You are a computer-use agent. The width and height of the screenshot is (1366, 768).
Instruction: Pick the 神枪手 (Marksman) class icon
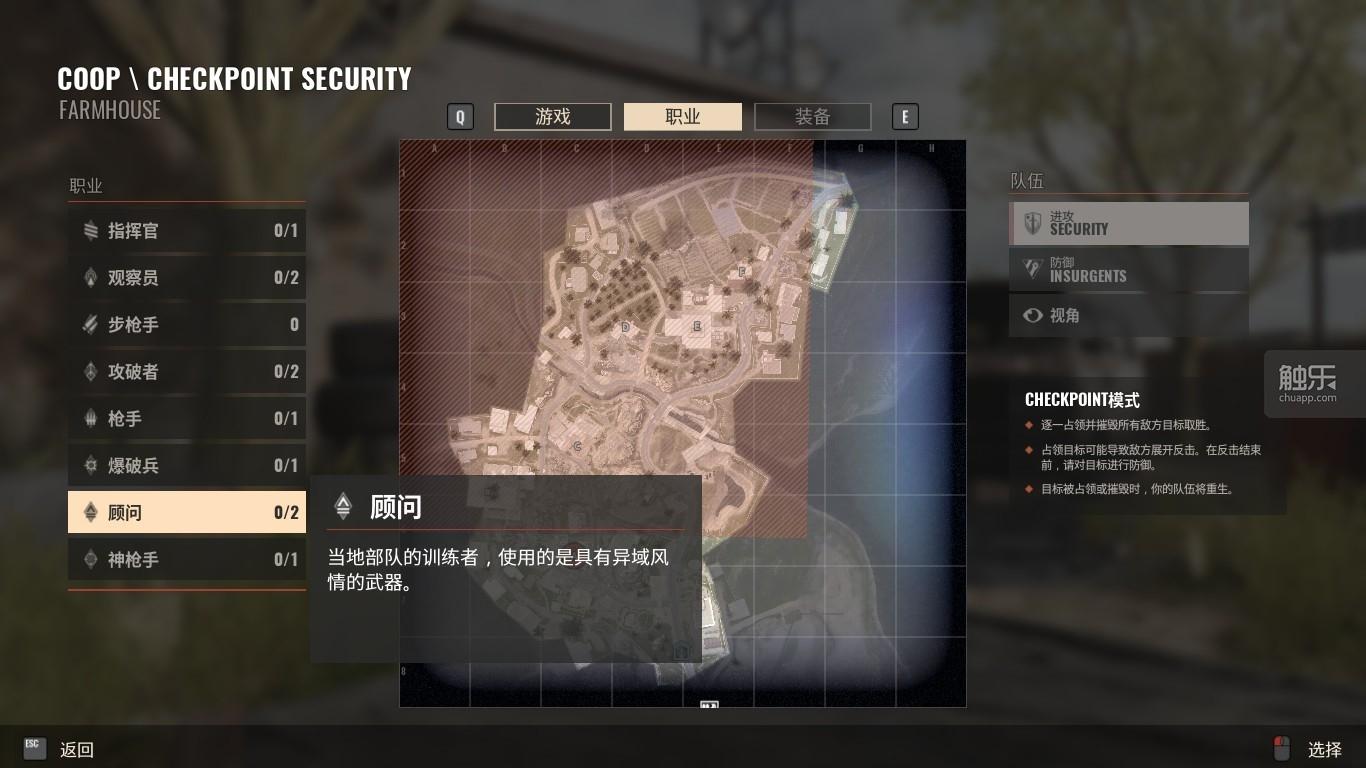tap(89, 559)
